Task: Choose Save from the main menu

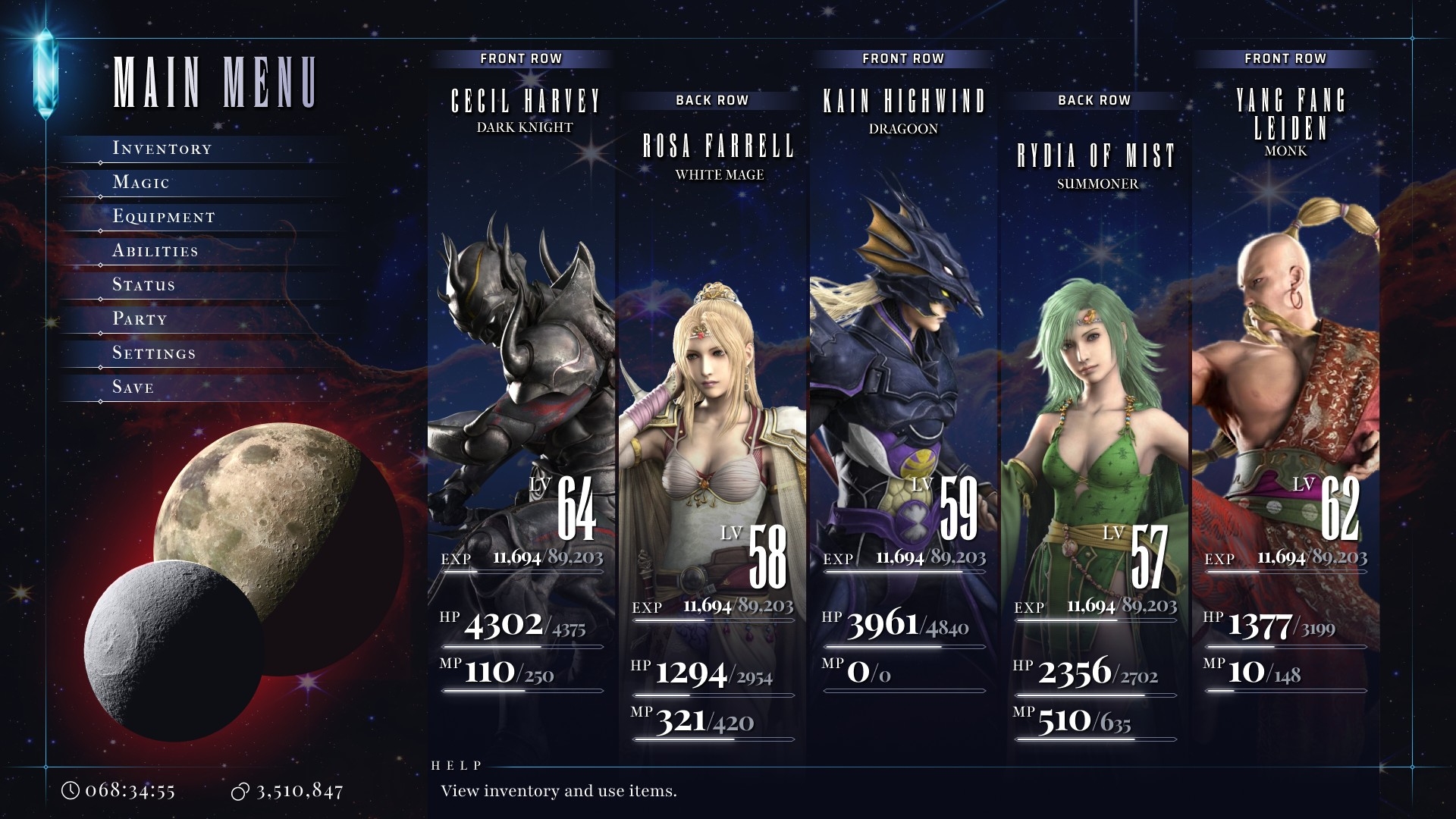Action: click(x=133, y=388)
